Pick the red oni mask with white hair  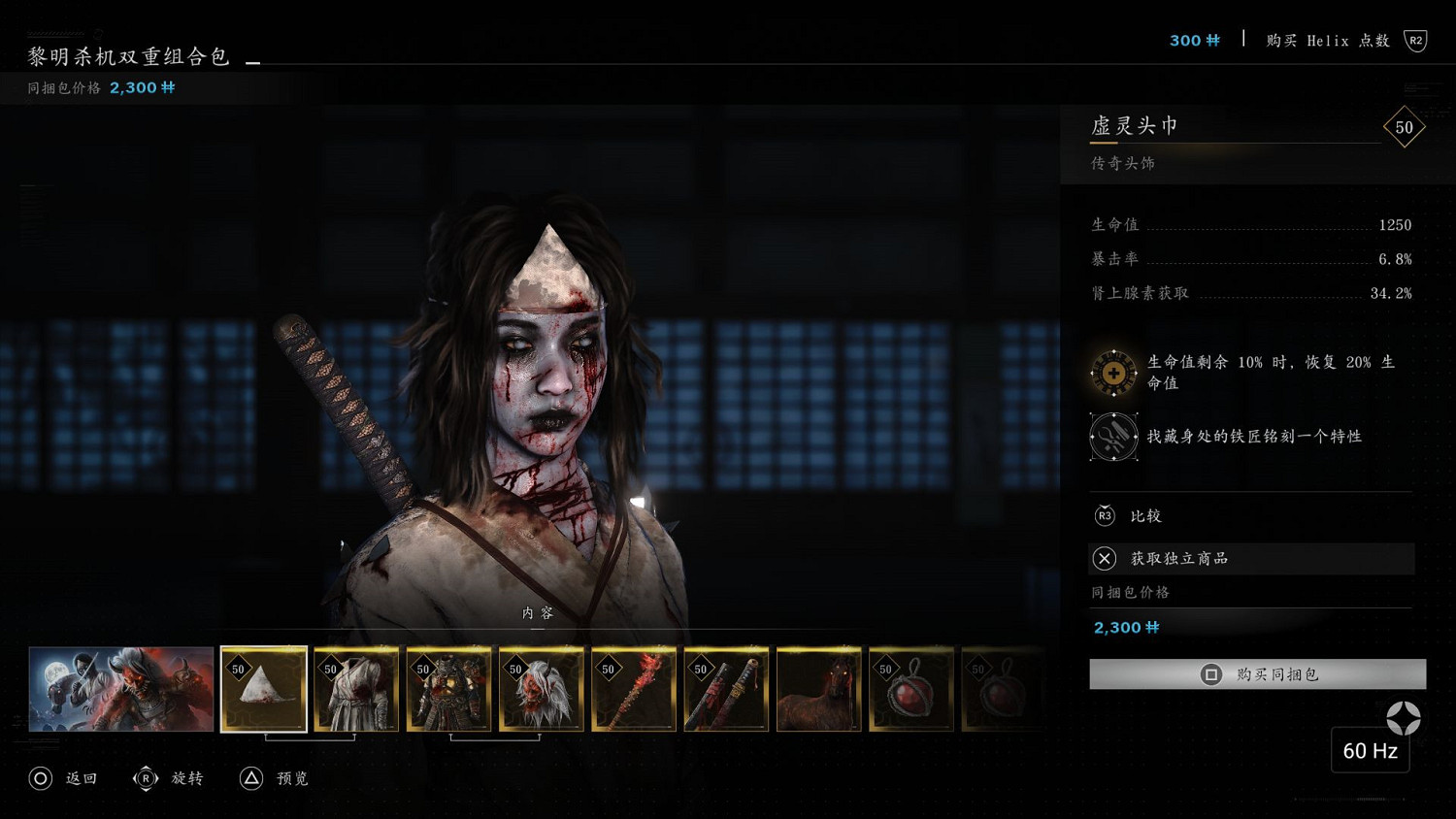[x=542, y=689]
